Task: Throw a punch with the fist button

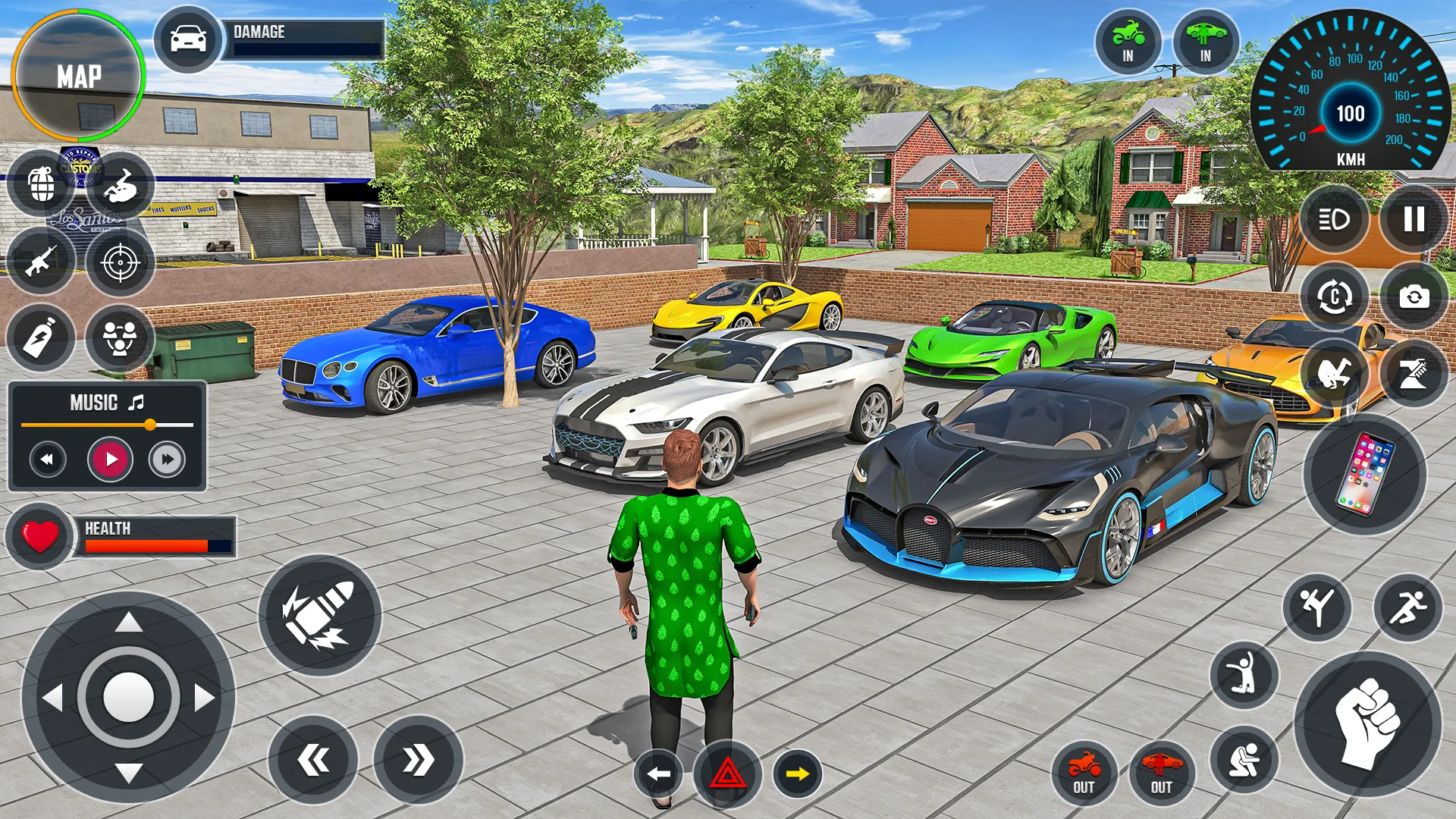Action: point(1367,723)
